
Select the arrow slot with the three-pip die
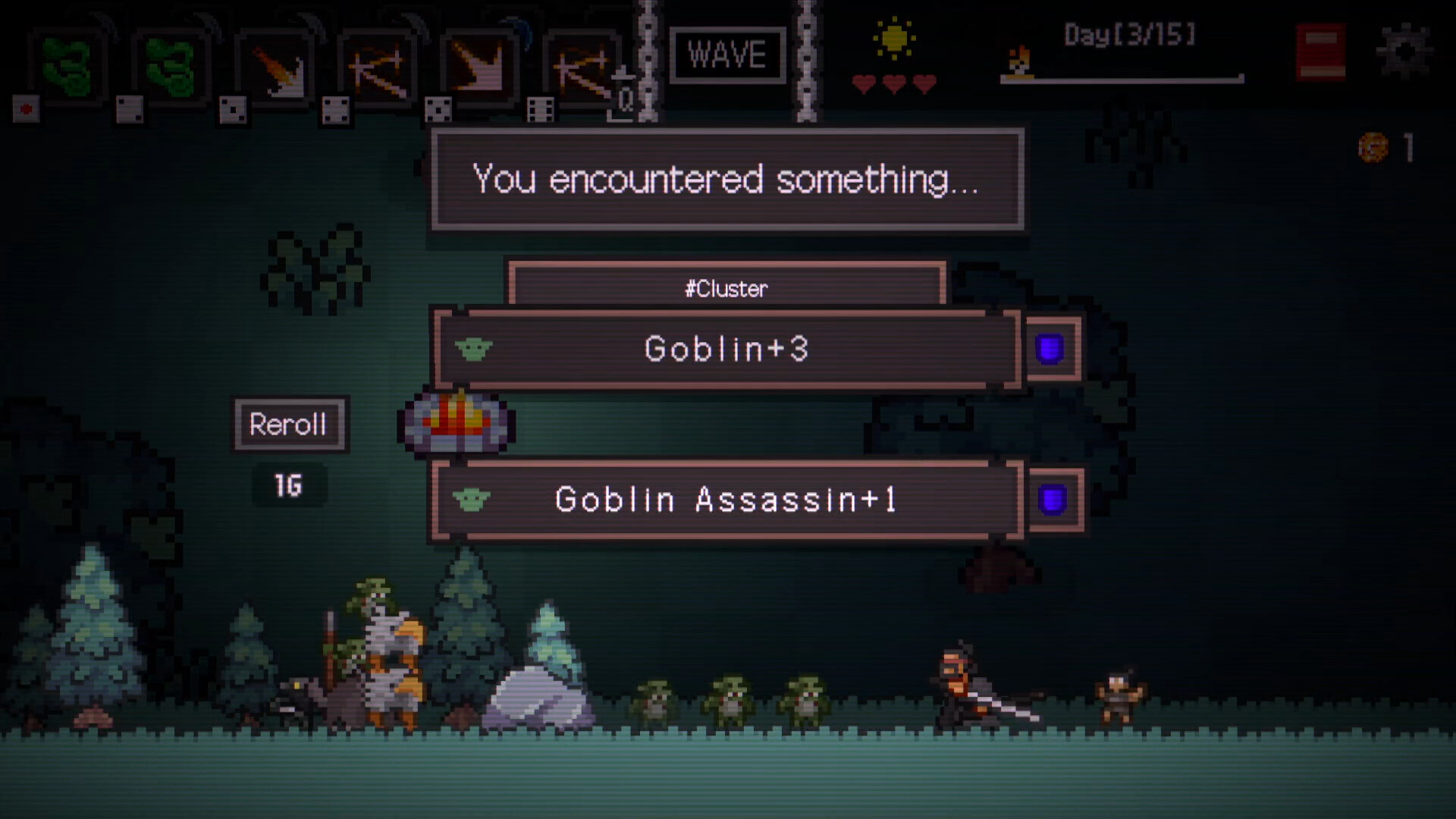[x=276, y=70]
